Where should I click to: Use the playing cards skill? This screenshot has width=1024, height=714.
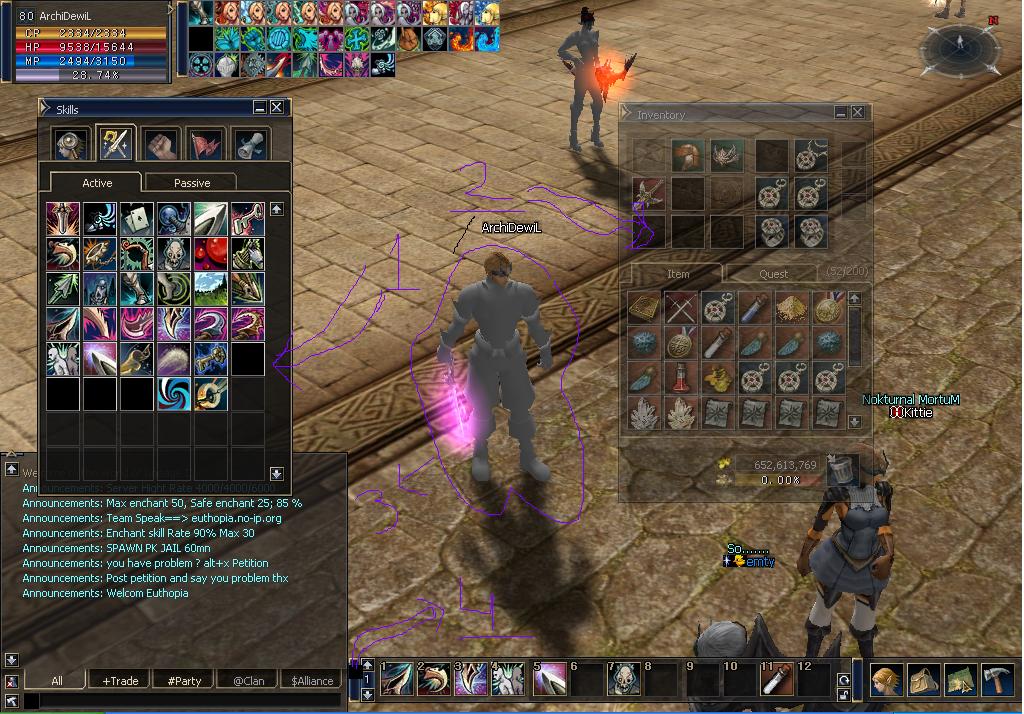coord(136,219)
